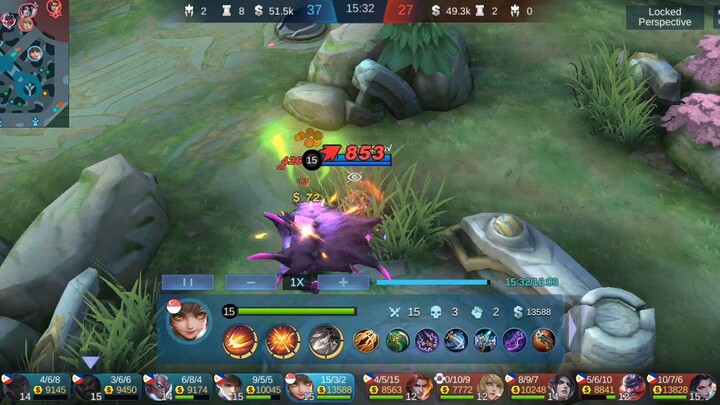The image size is (720, 405).
Task: Pause the replay playback
Action: coord(187,283)
